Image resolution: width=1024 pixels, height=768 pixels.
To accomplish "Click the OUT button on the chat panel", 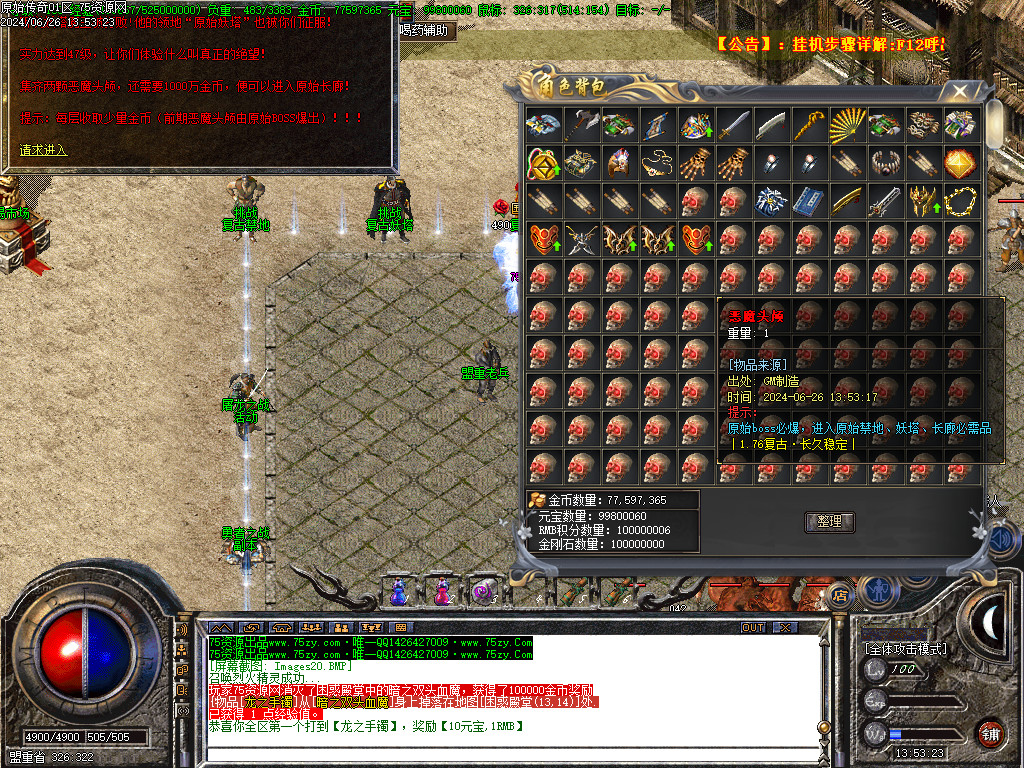I will click(x=753, y=627).
